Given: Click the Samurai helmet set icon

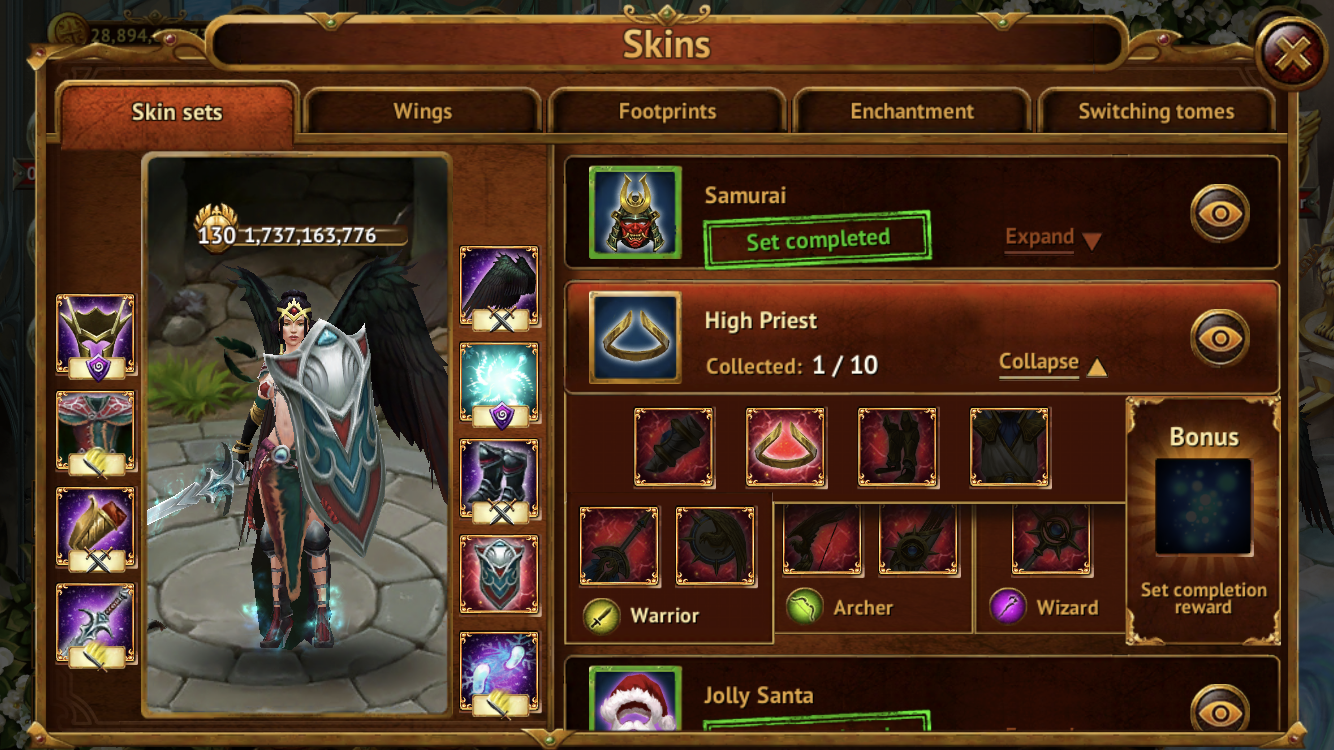Looking at the screenshot, I should [635, 213].
